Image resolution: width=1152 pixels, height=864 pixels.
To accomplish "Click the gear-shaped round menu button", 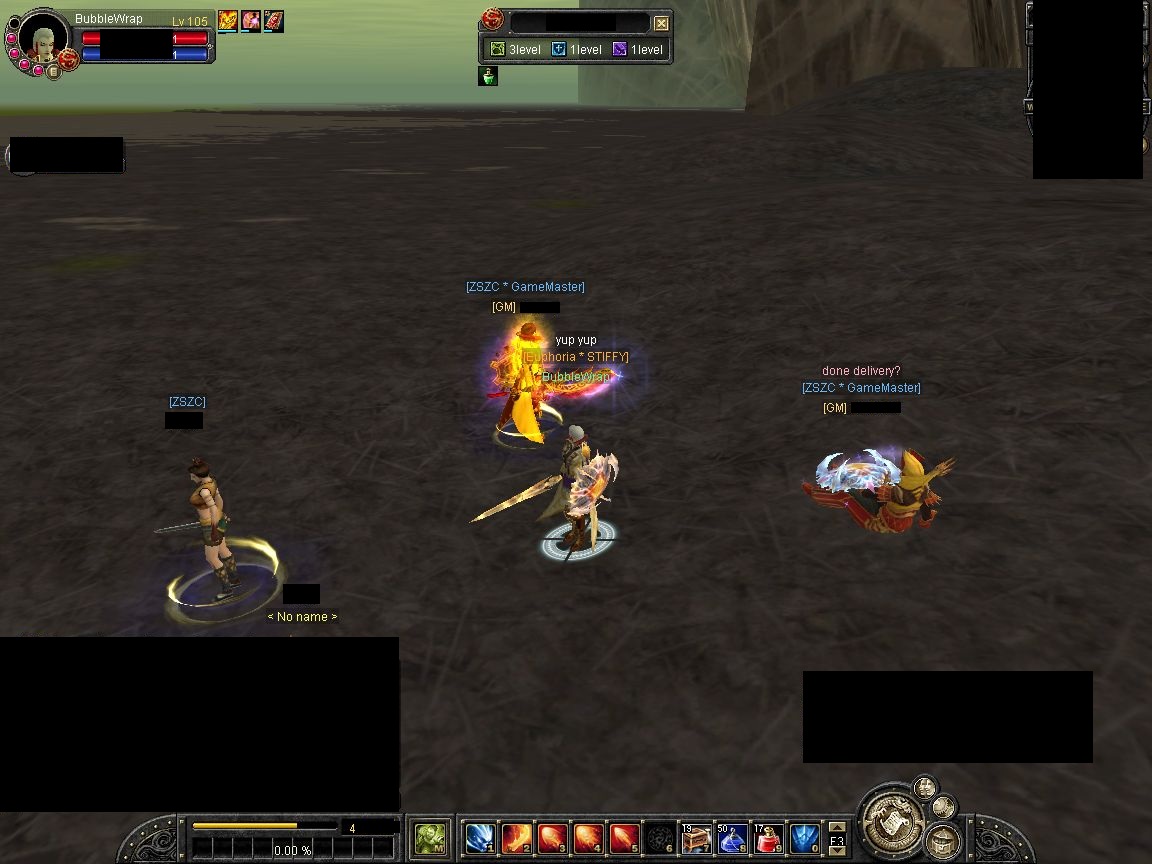I will coord(943,807).
